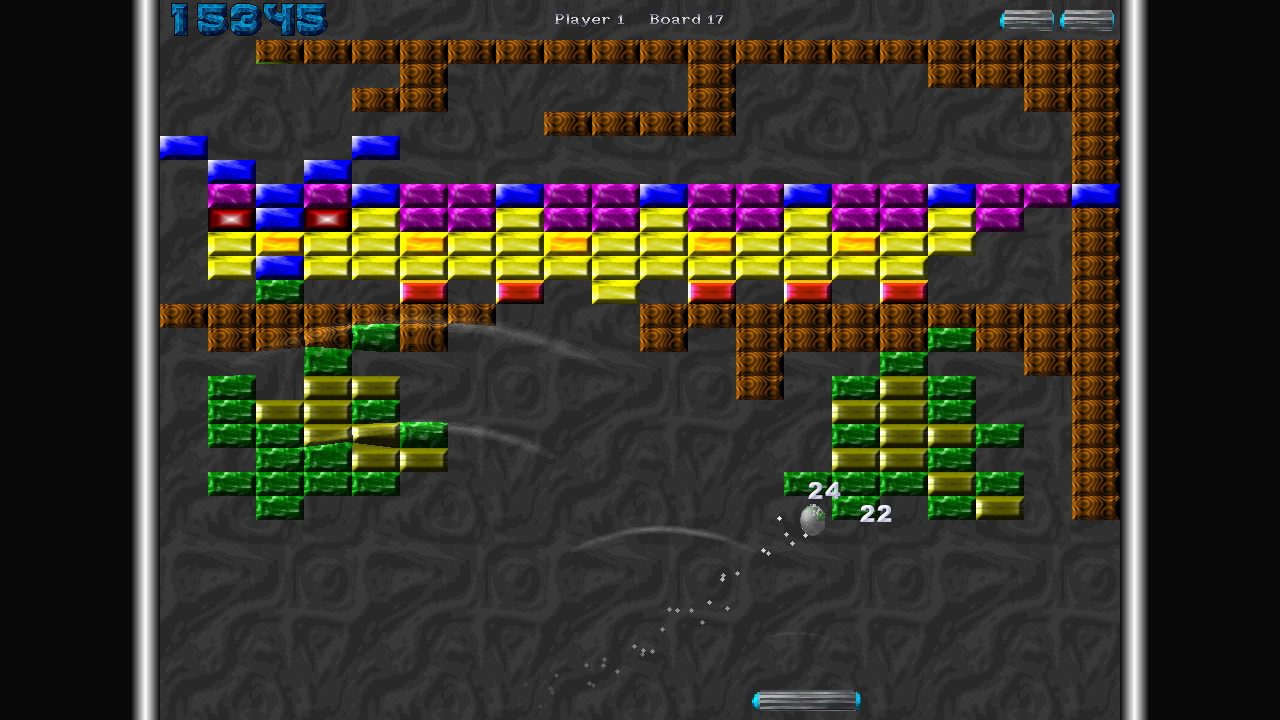Click the lone blue brick at top left
Viewport: 1280px width, 720px height.
pos(182,145)
